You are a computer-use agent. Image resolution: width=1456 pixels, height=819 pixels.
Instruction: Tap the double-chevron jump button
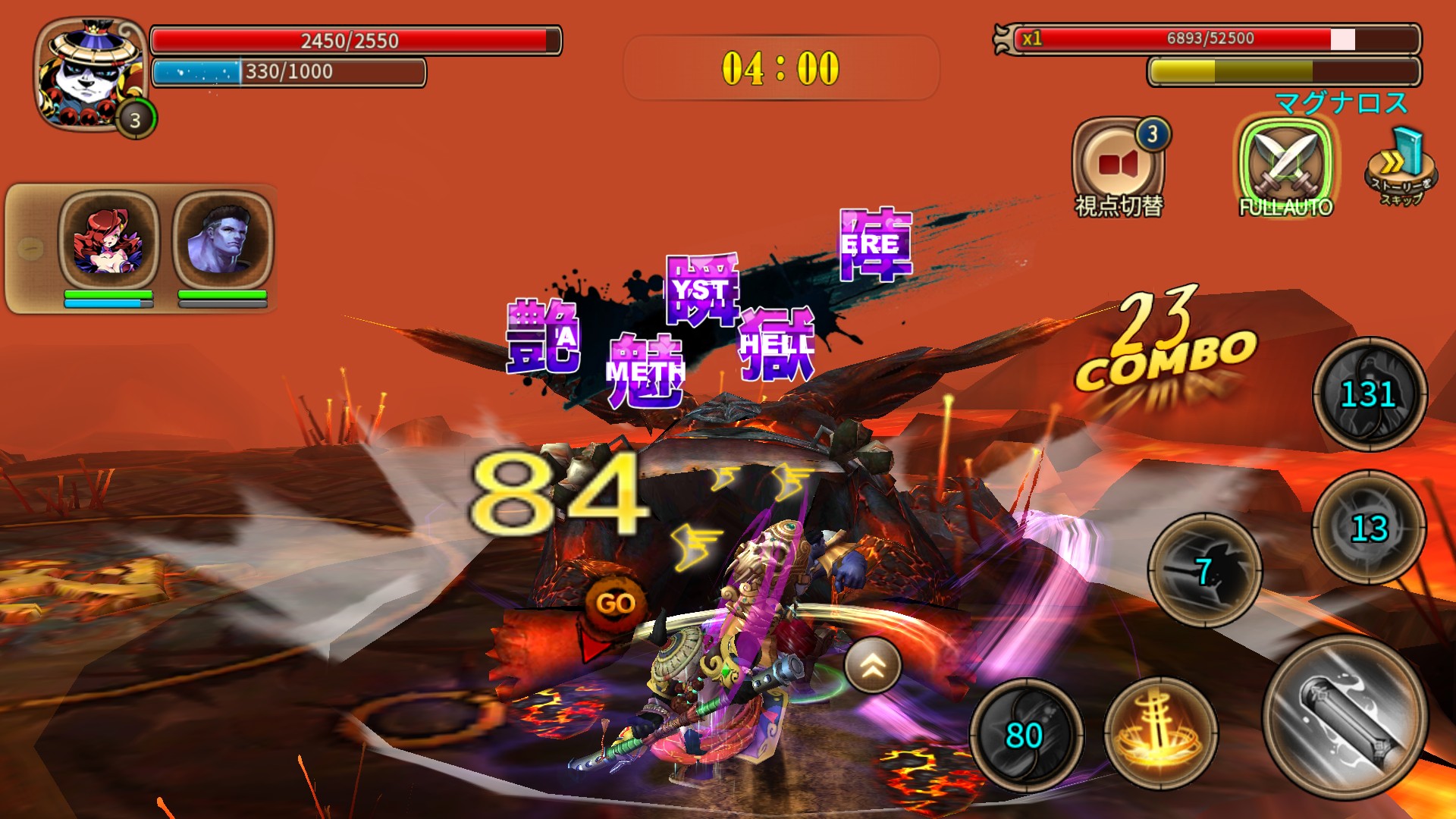873,665
